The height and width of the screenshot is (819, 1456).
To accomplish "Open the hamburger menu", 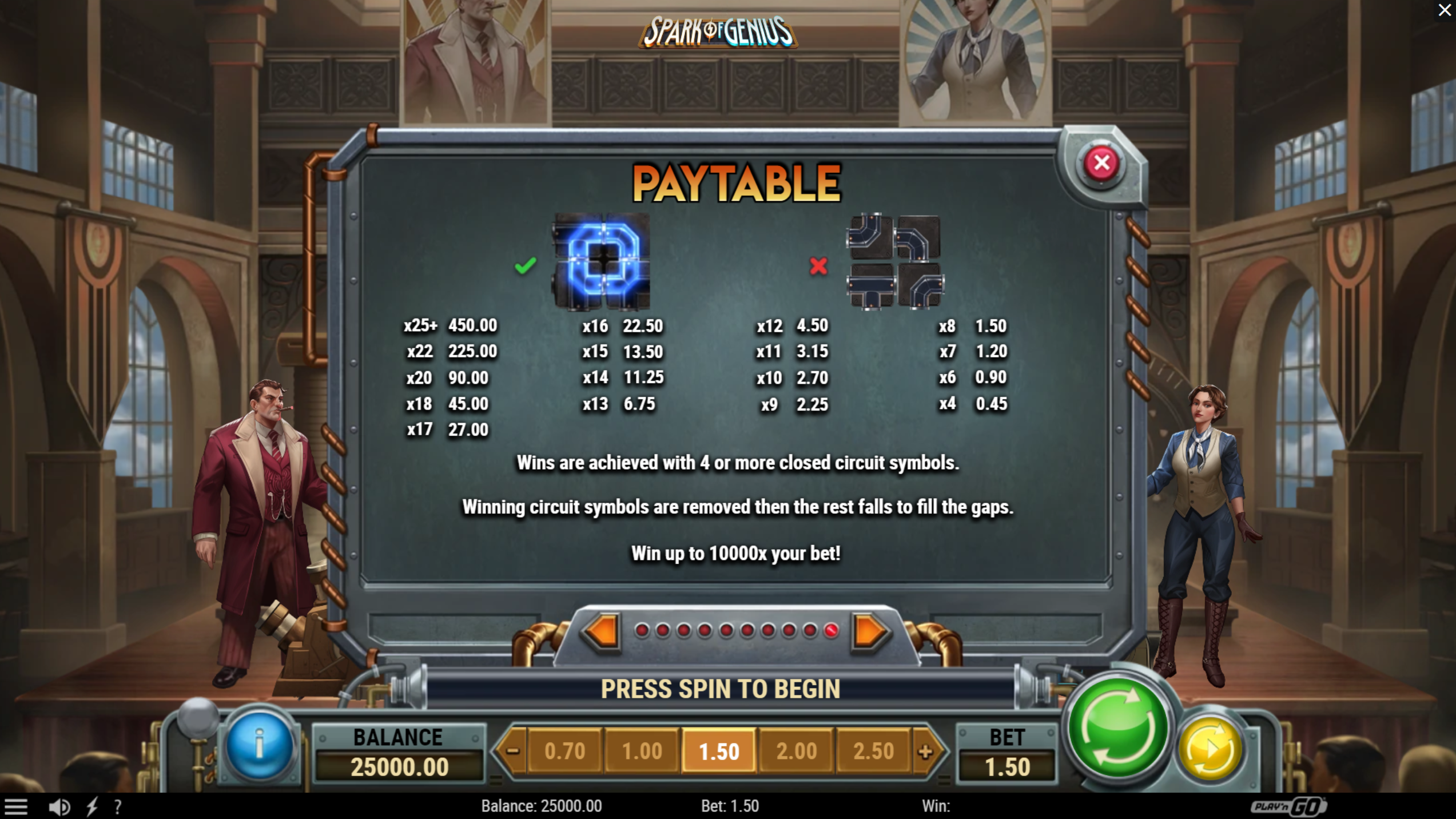I will (16, 807).
